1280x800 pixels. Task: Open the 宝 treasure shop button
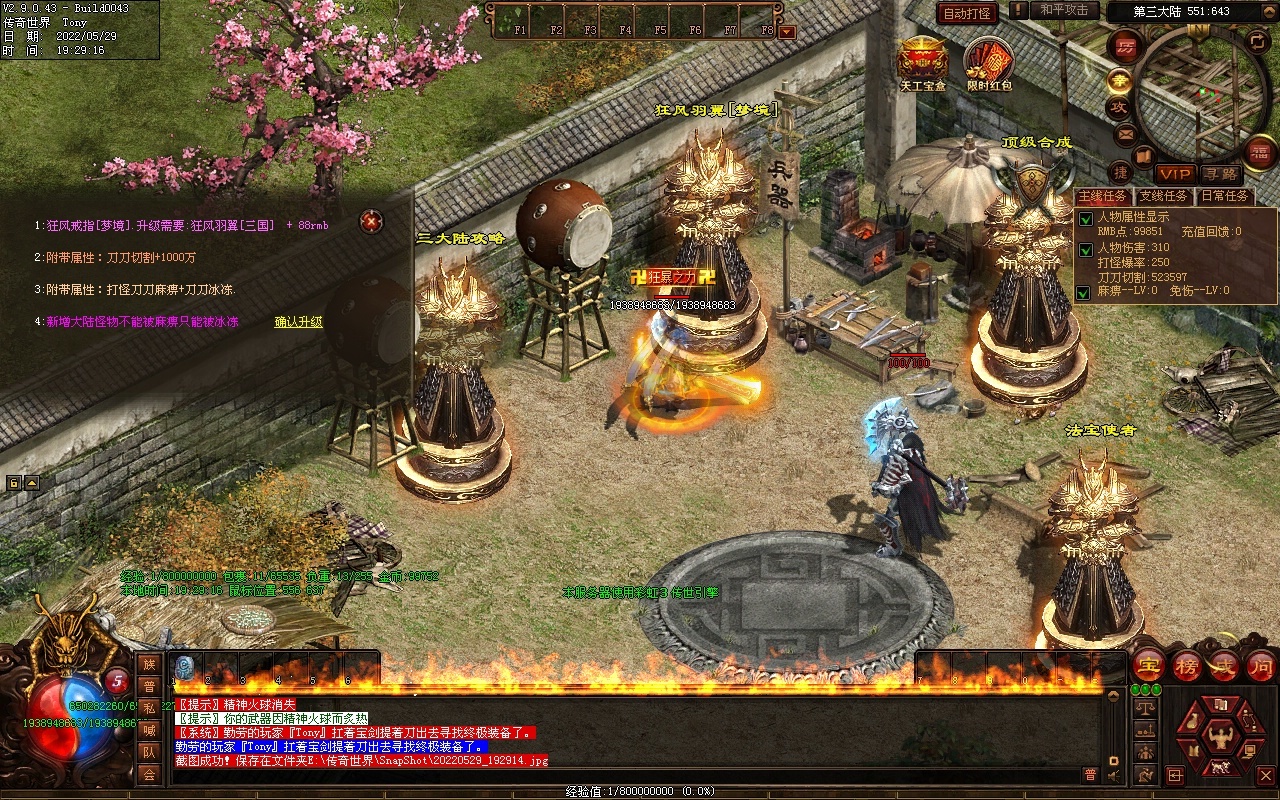click(x=1148, y=666)
